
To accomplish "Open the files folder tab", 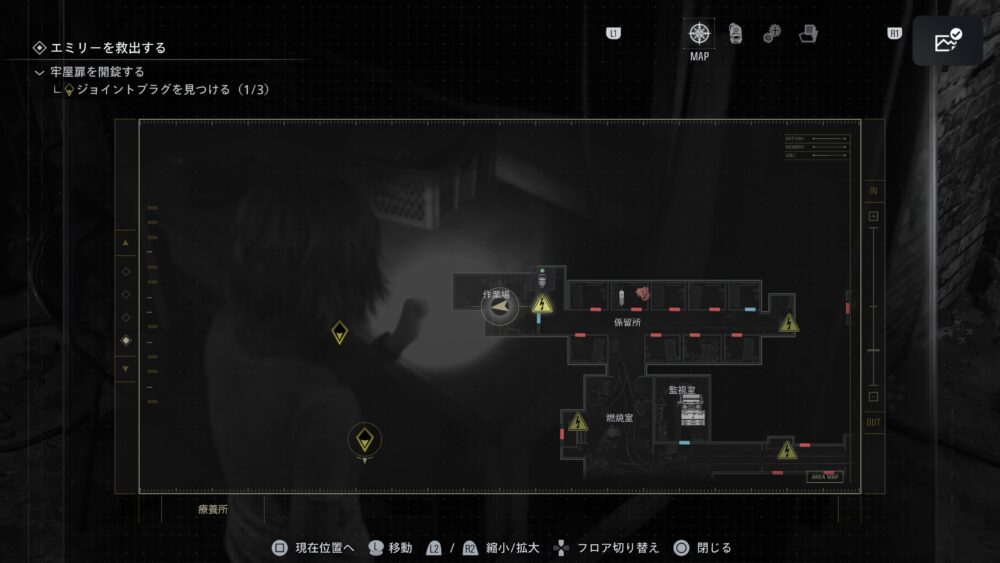I will [808, 34].
